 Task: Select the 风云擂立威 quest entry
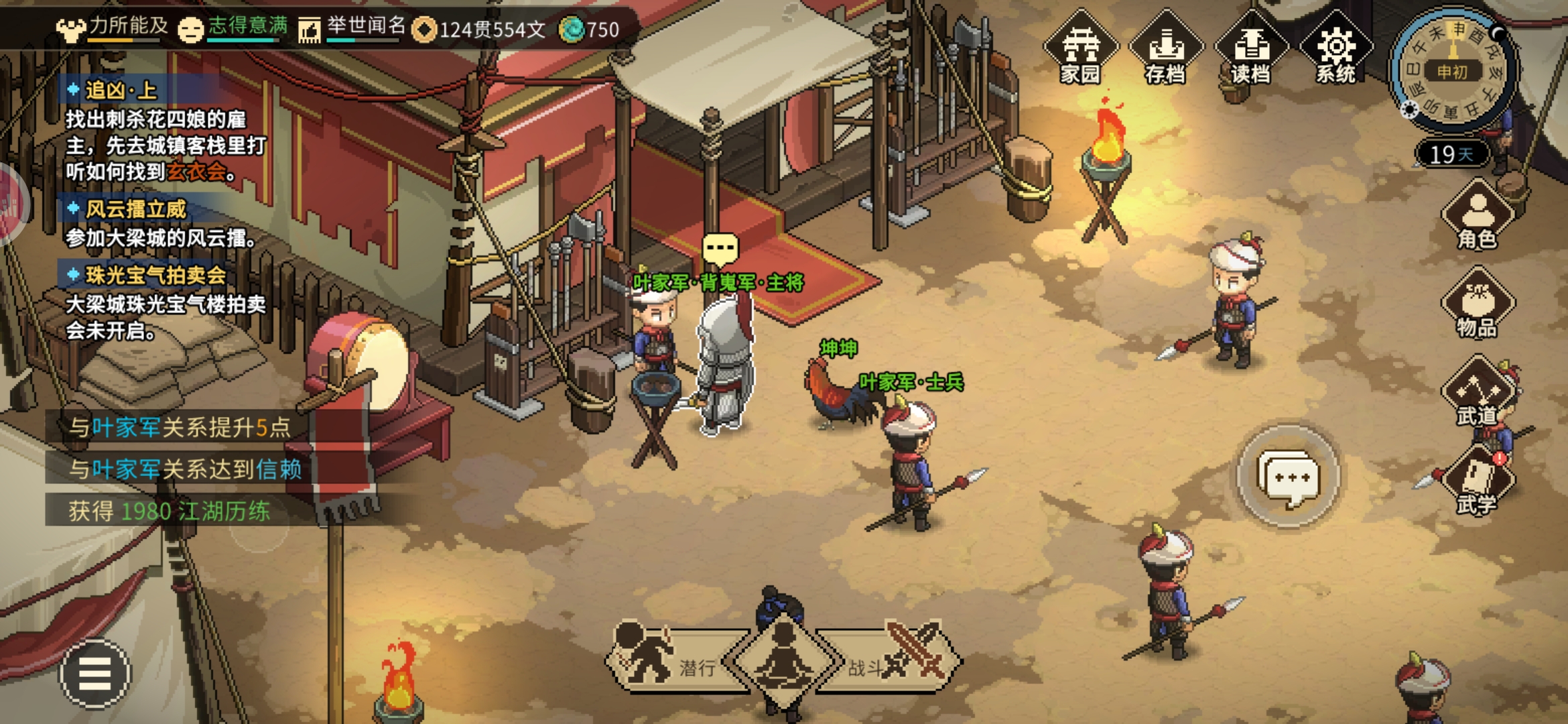tap(135, 209)
